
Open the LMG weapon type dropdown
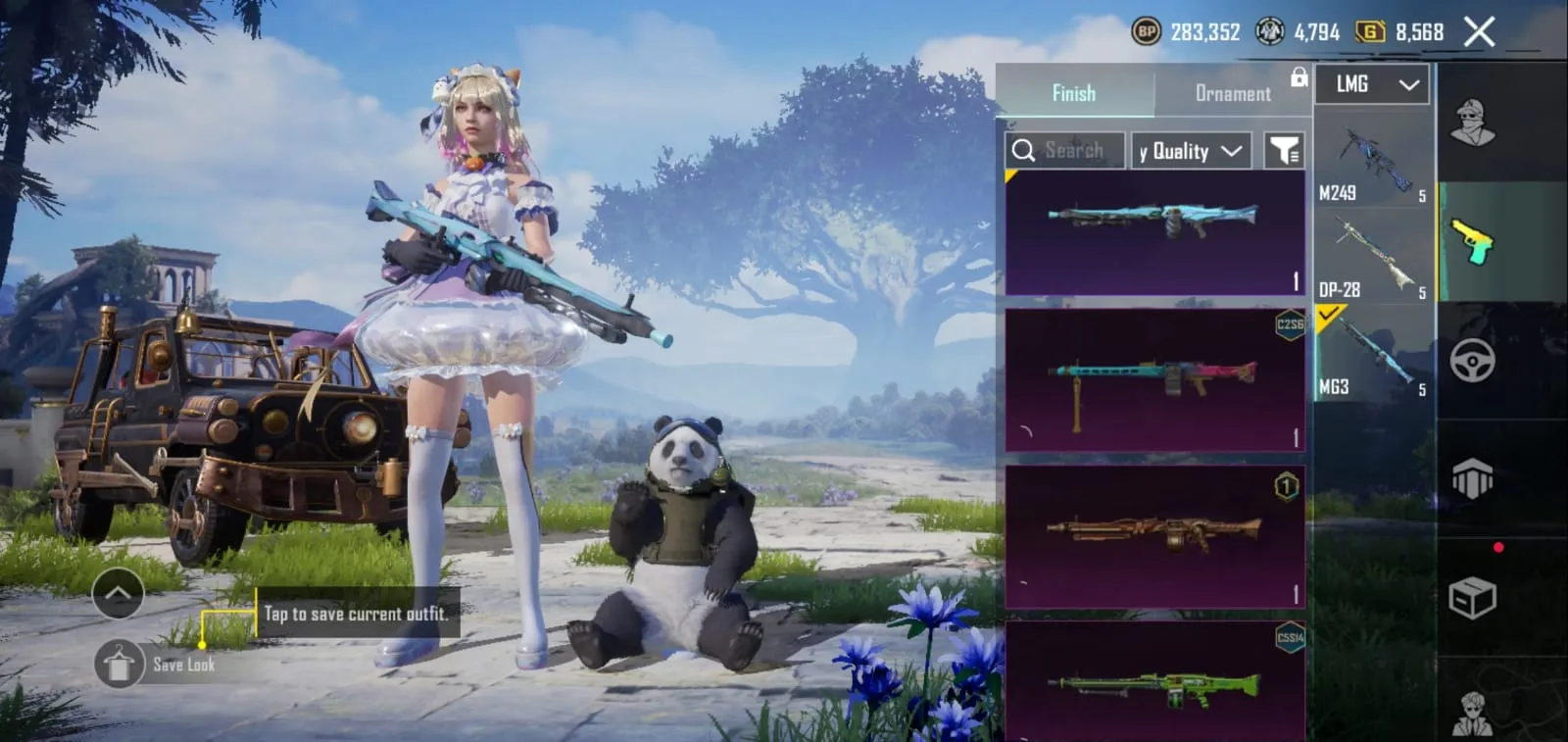[1371, 84]
